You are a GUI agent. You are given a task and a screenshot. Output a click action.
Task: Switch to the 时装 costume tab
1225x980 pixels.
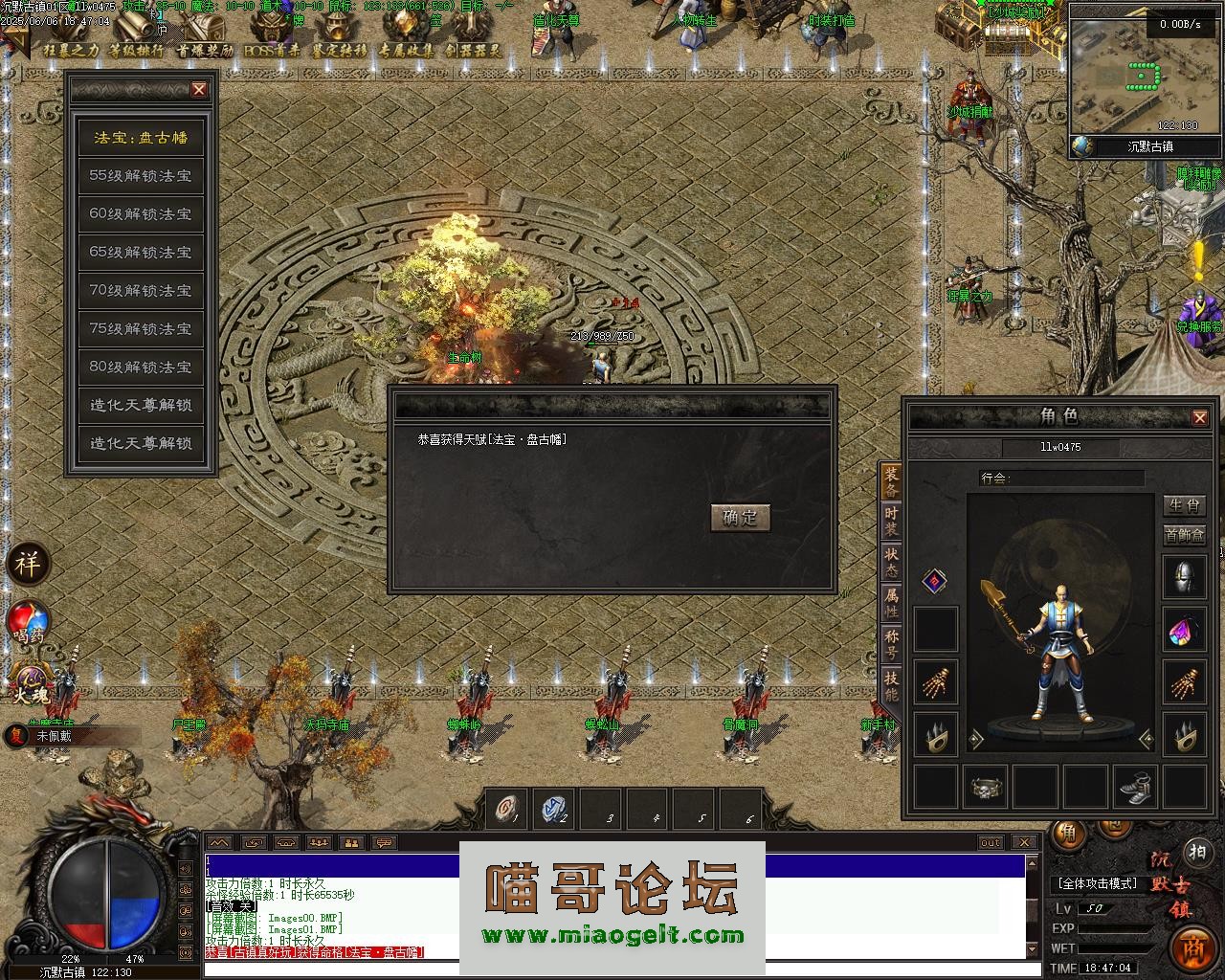(x=891, y=522)
